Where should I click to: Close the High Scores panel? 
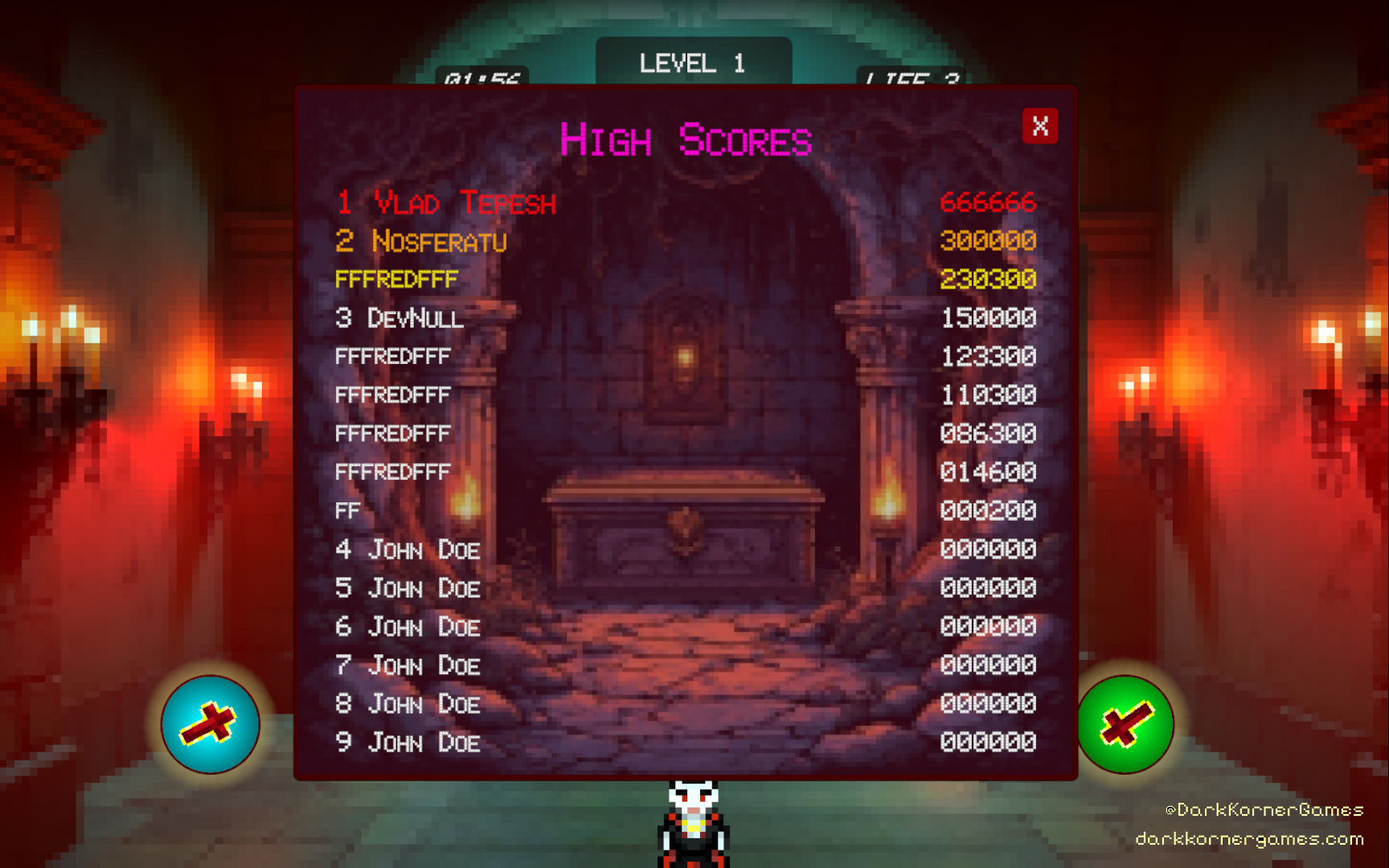[1039, 126]
